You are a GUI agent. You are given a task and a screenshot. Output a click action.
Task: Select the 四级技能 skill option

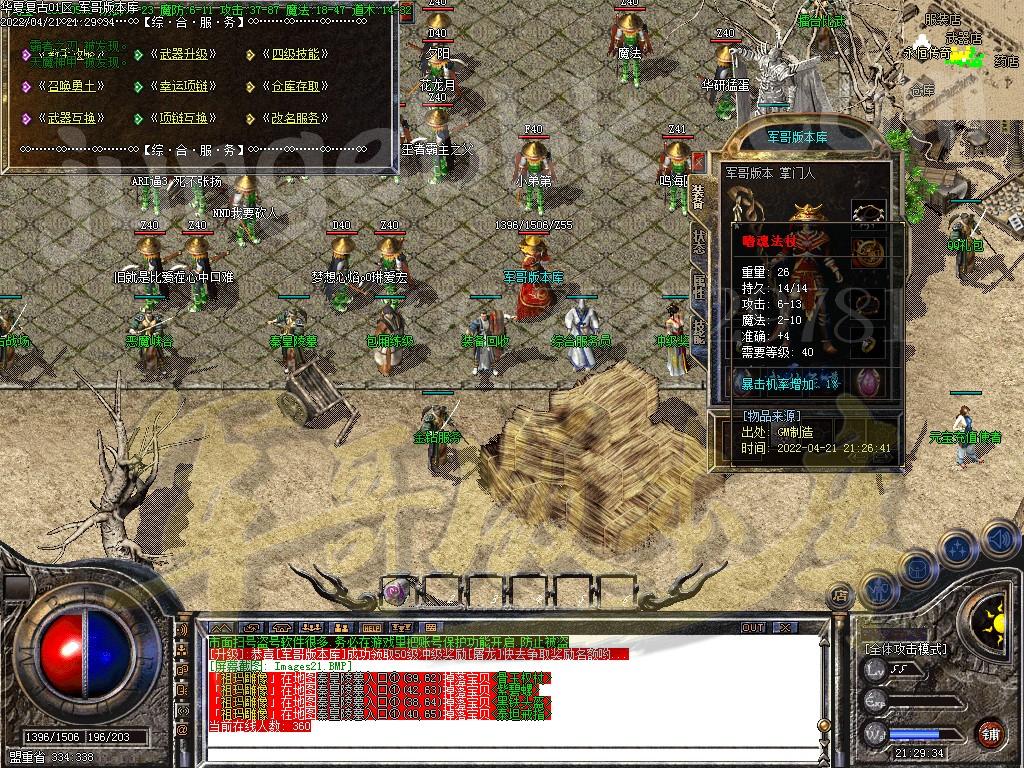[296, 54]
